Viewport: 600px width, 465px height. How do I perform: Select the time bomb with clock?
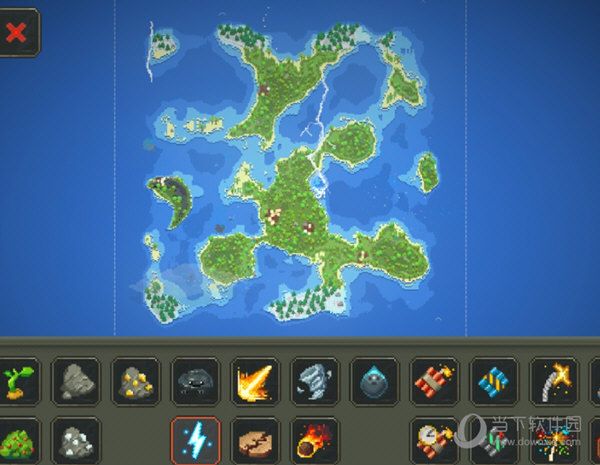(x=435, y=440)
